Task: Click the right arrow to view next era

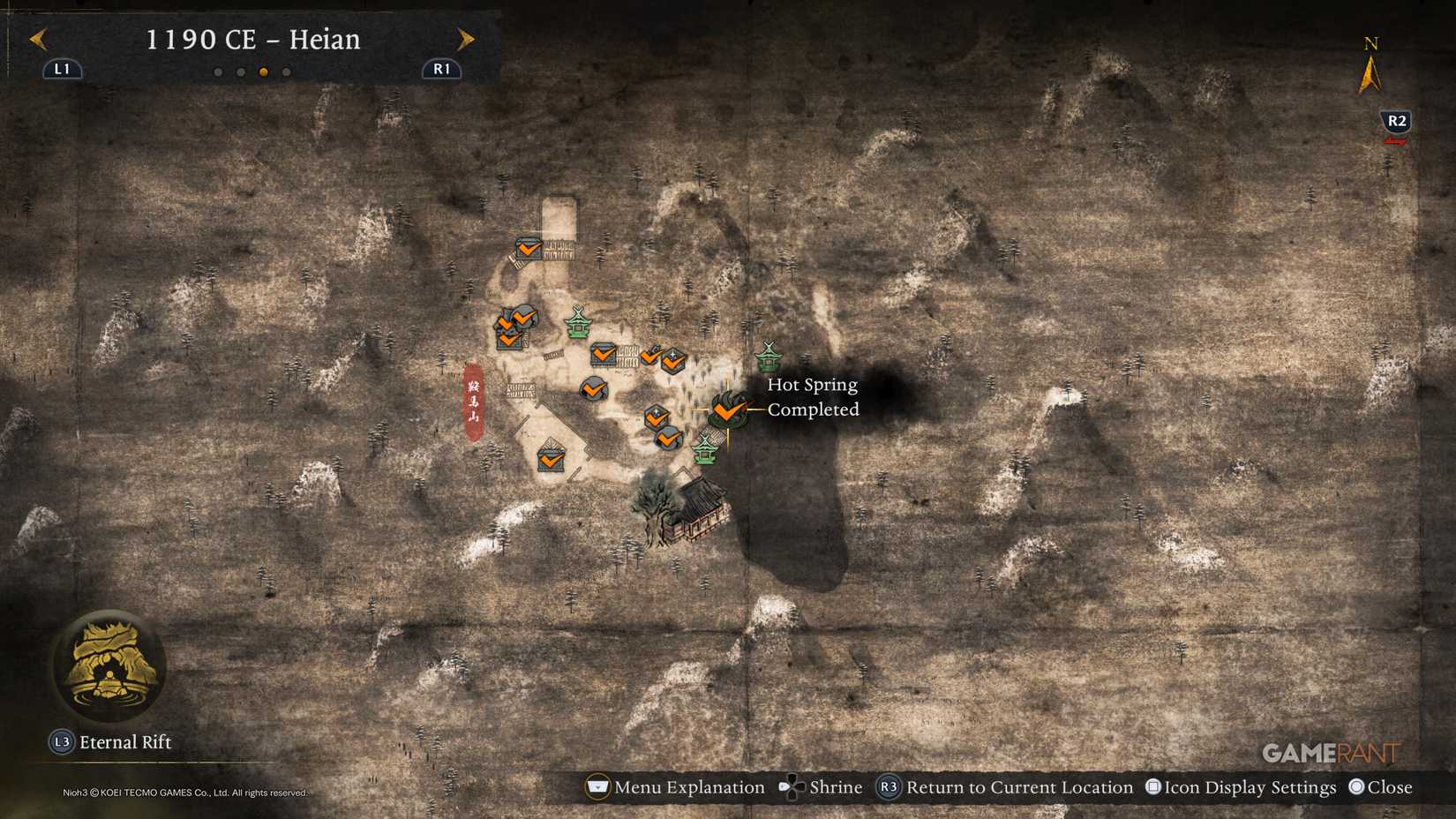Action: 466,39
